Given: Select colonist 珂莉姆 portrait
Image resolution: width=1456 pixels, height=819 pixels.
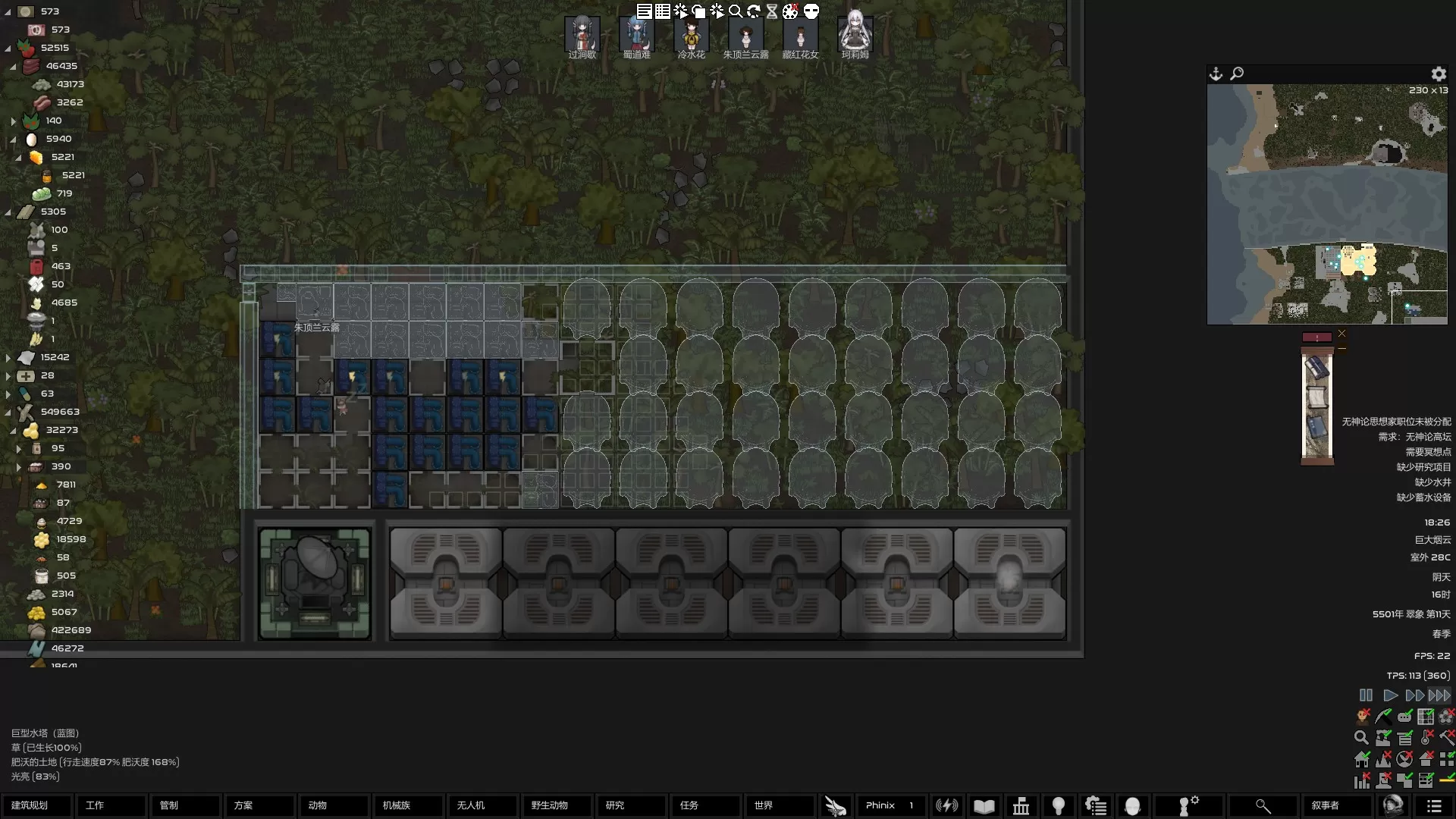Looking at the screenshot, I should click(x=855, y=34).
